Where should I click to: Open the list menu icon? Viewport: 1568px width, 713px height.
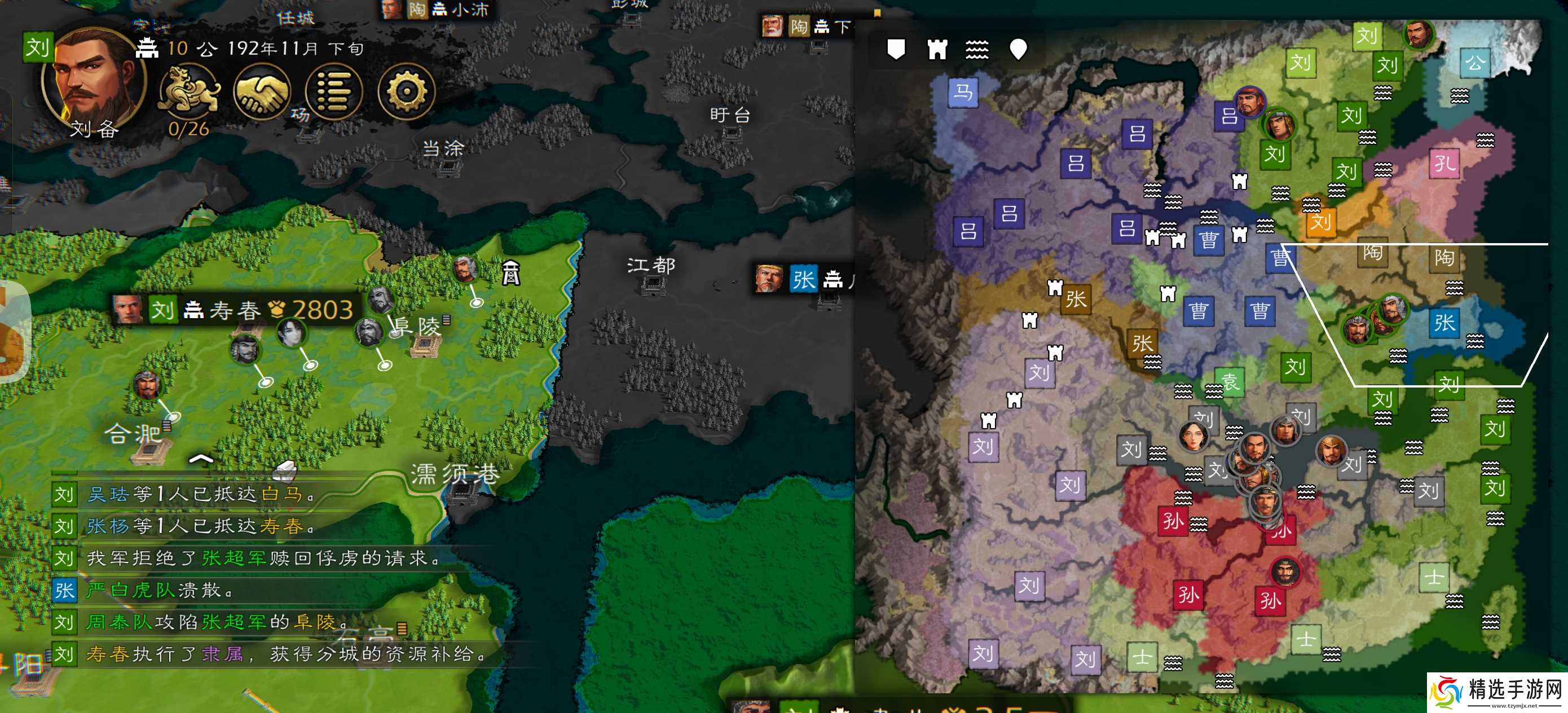coord(334,91)
